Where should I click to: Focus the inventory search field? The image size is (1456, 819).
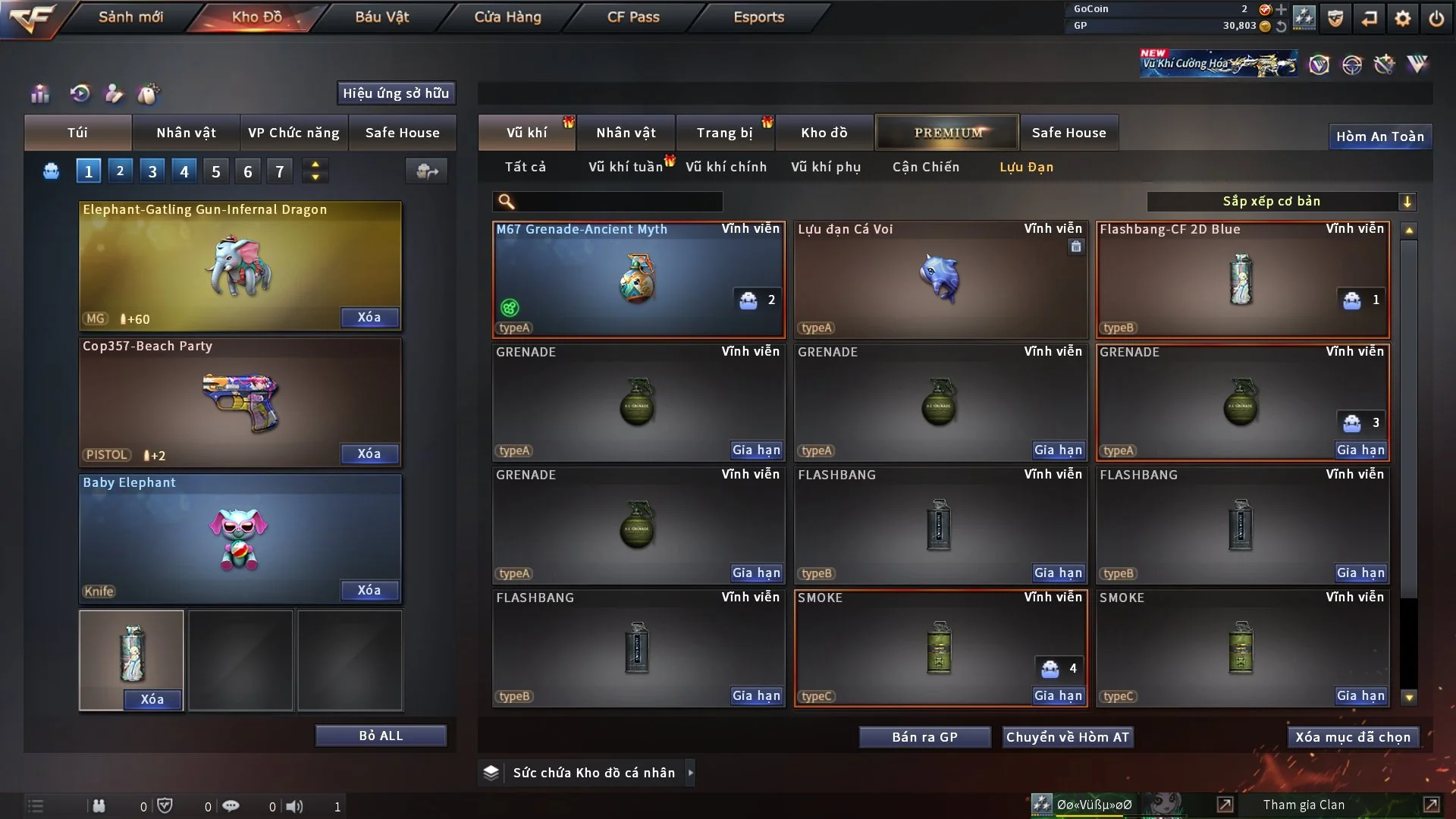618,202
